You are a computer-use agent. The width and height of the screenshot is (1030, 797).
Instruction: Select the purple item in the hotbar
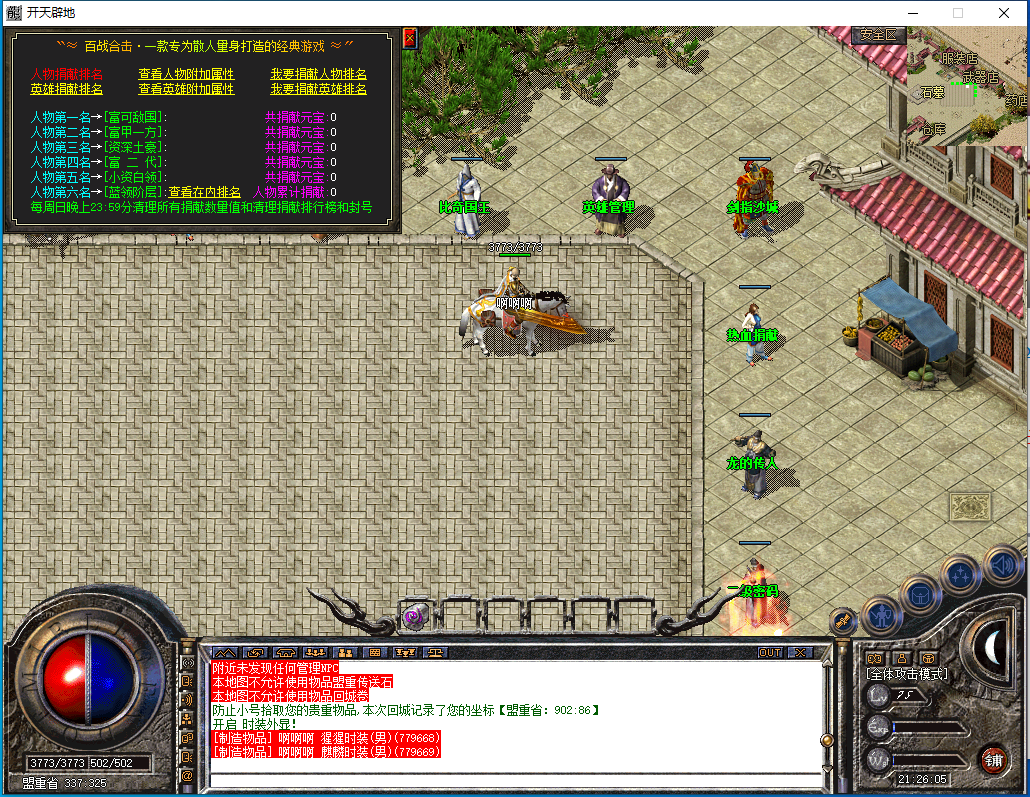(x=413, y=618)
